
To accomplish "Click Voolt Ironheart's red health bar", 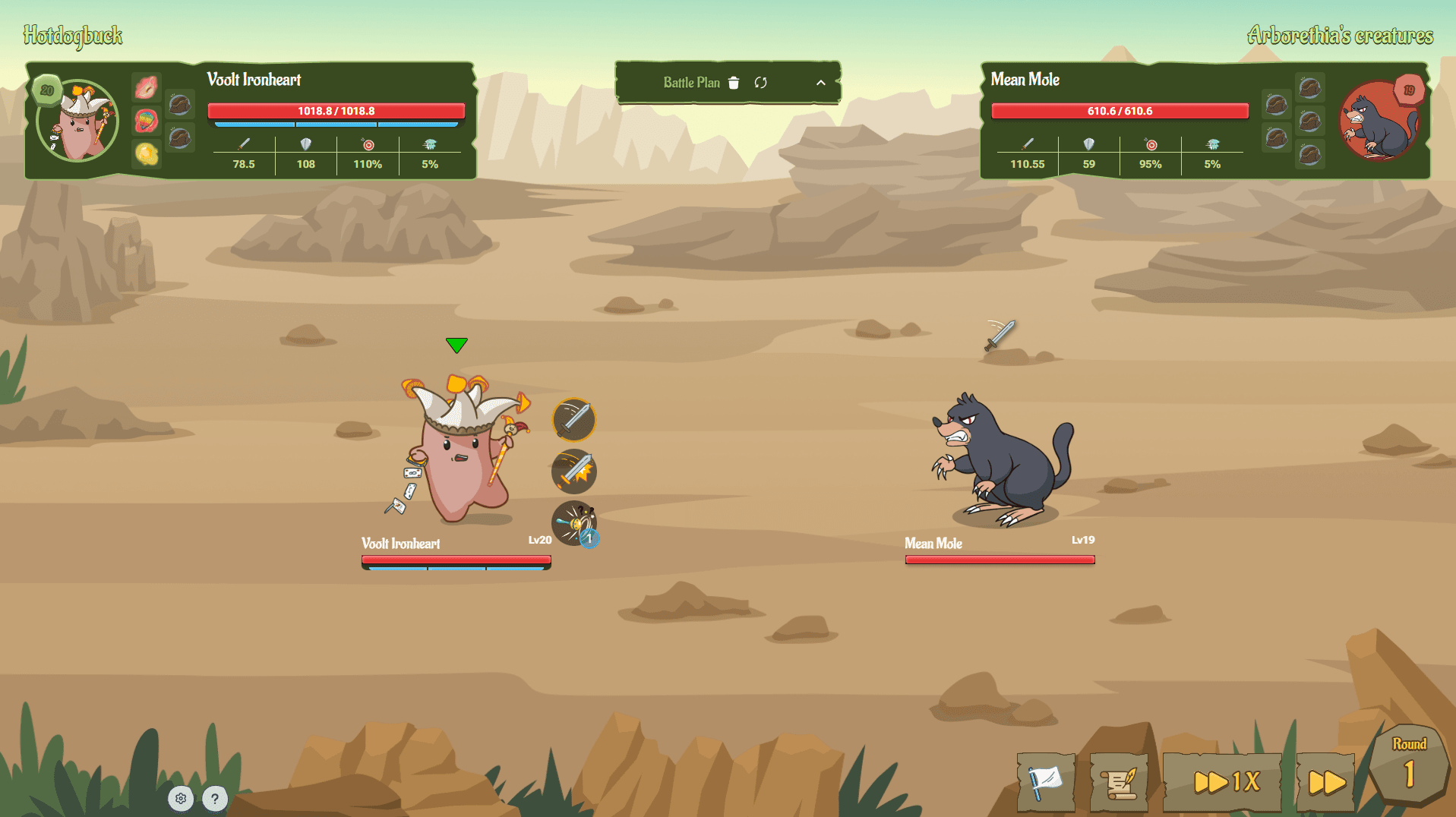I will click(x=336, y=111).
